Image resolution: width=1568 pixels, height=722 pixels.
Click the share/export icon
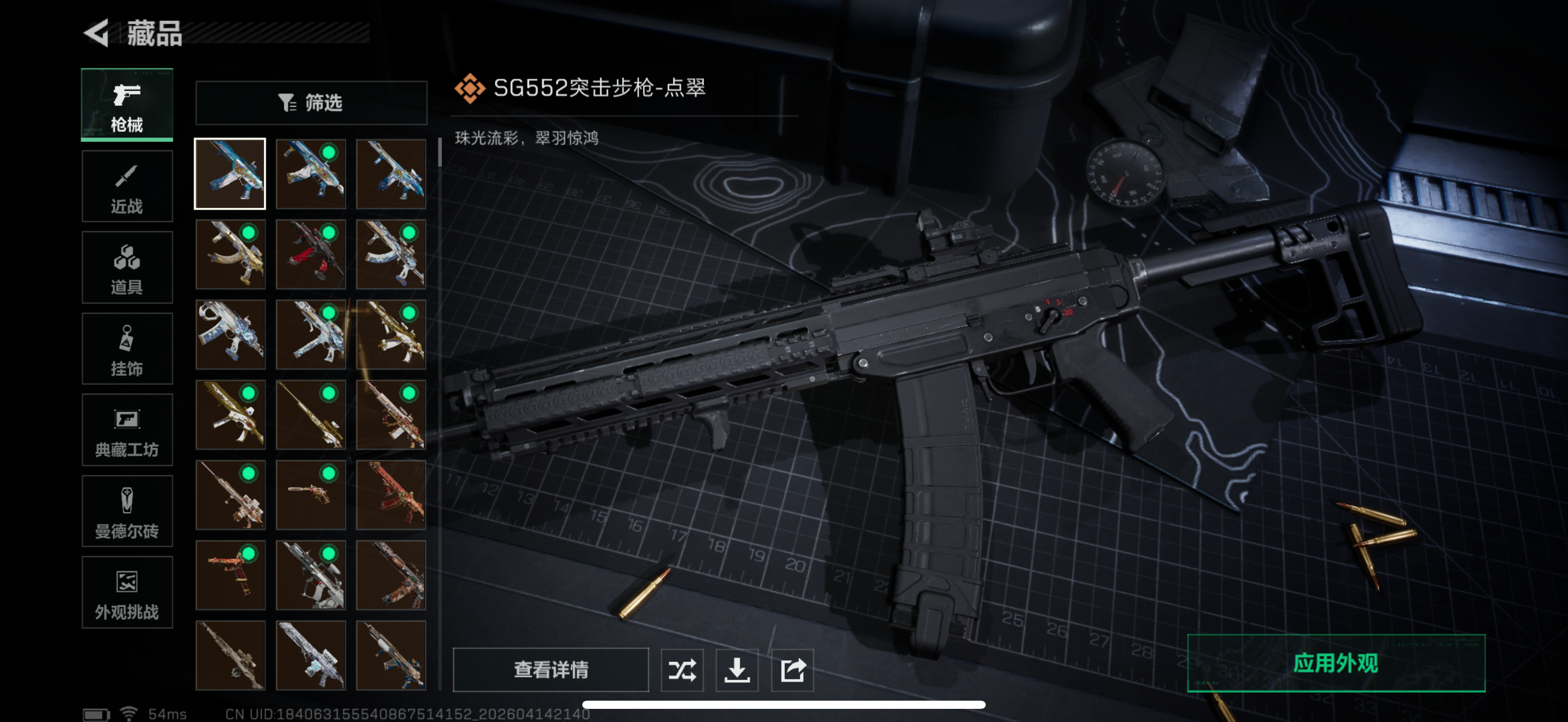(791, 670)
